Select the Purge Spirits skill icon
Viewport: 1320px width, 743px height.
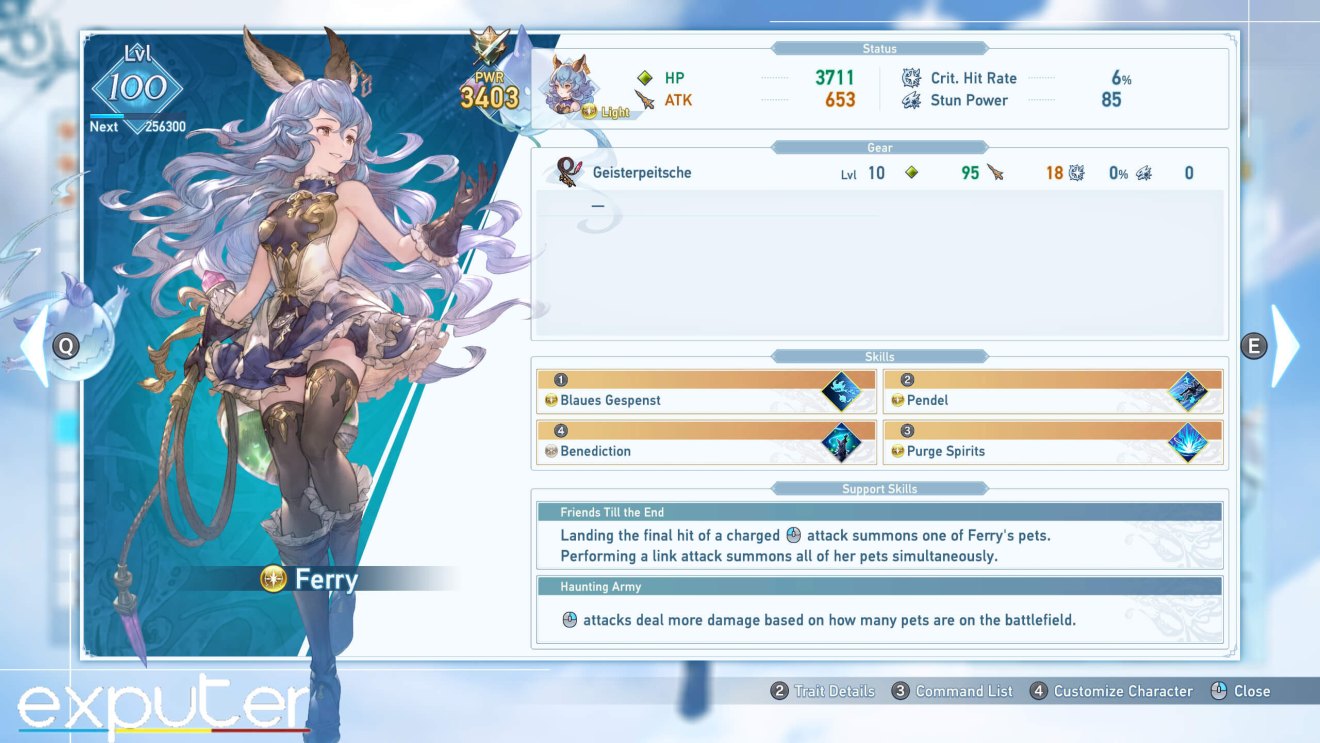[1190, 441]
